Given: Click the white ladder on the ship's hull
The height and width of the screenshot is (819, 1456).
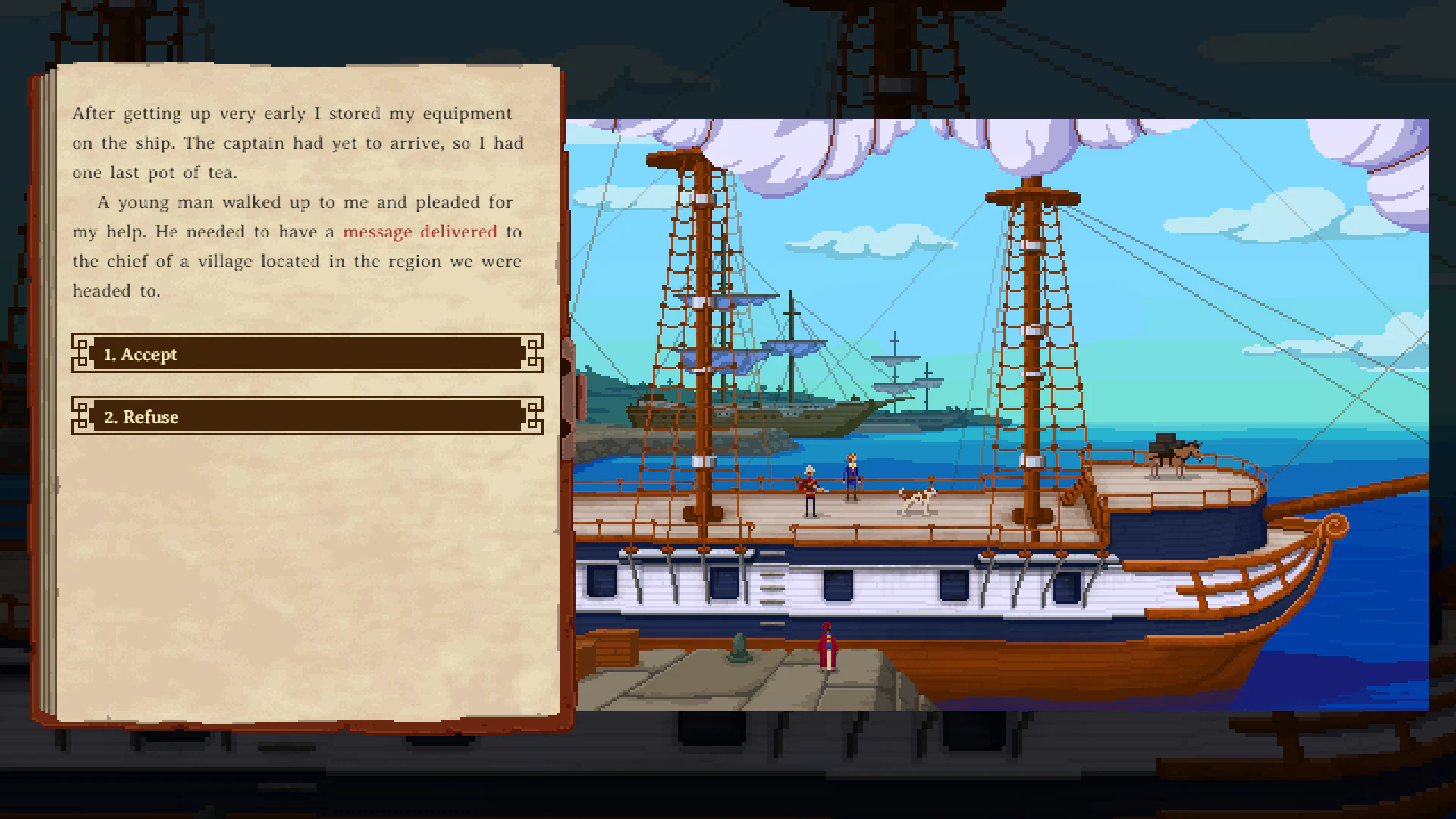Looking at the screenshot, I should (772, 588).
